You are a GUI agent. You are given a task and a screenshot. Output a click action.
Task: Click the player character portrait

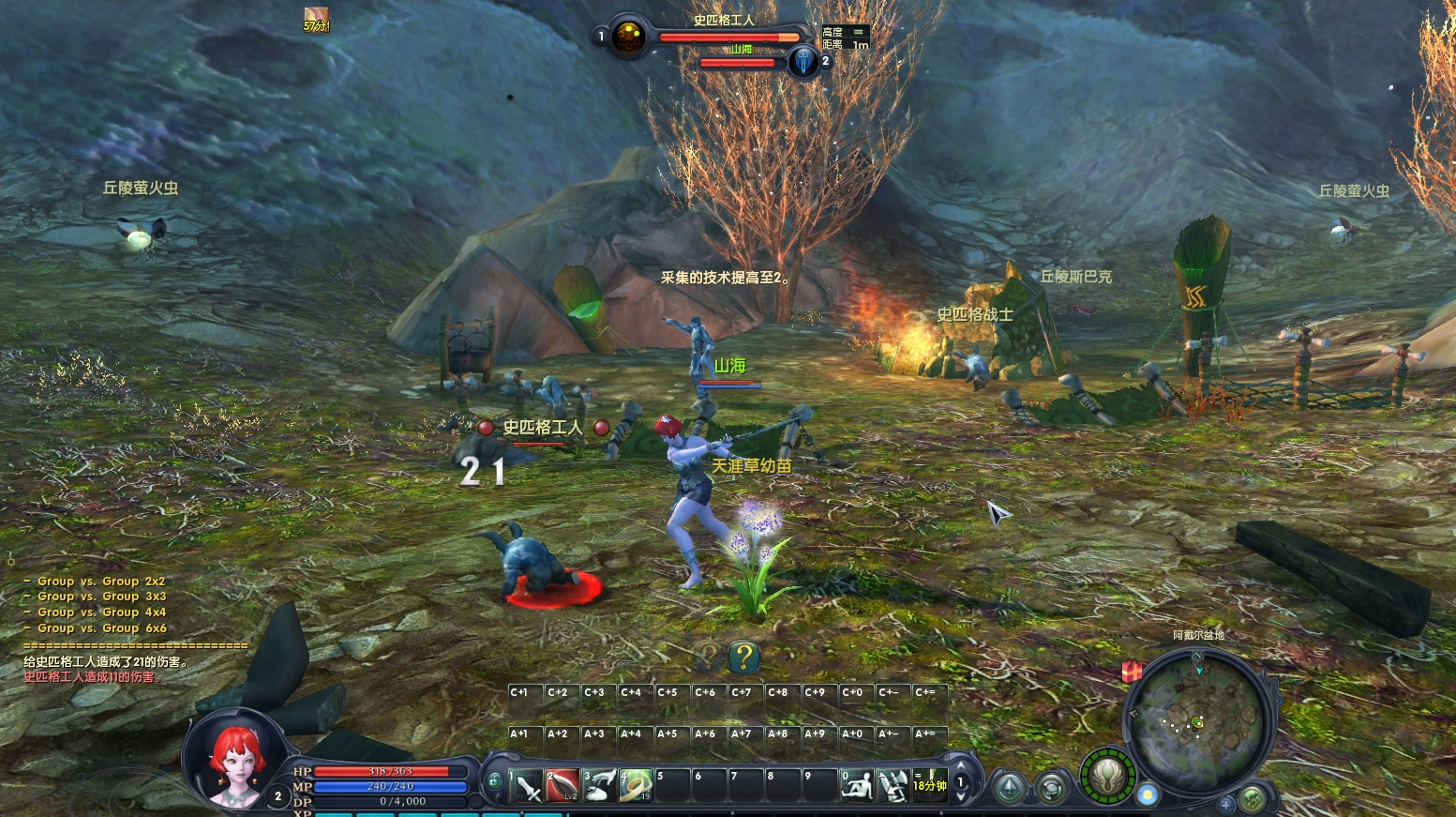click(x=233, y=762)
